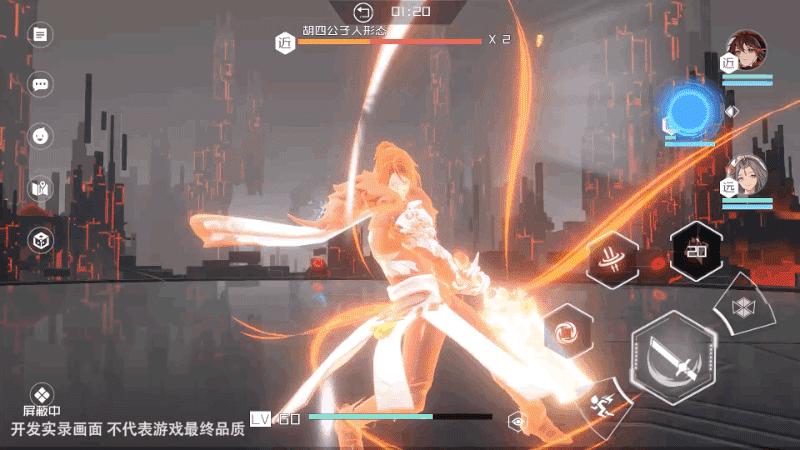Activate the cube skill beside the sword

[747, 306]
